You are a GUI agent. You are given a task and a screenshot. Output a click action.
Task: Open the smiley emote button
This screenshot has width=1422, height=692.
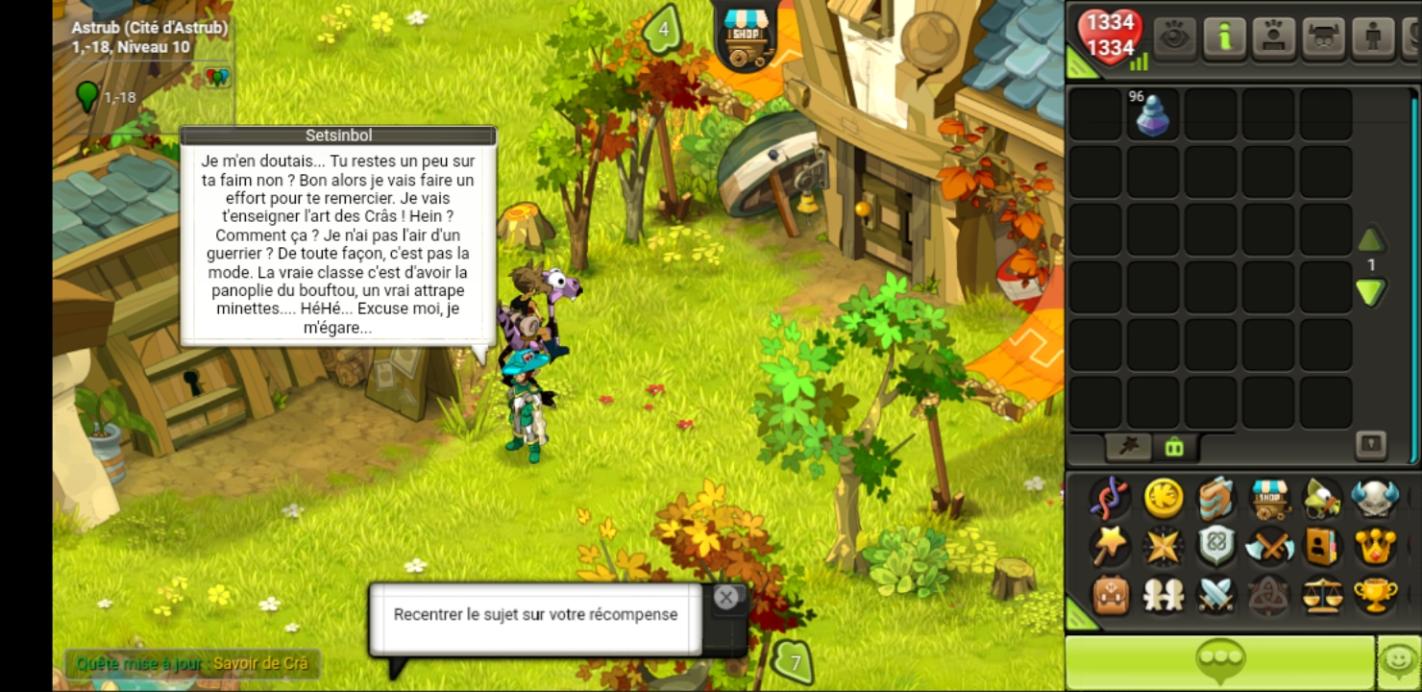1398,662
